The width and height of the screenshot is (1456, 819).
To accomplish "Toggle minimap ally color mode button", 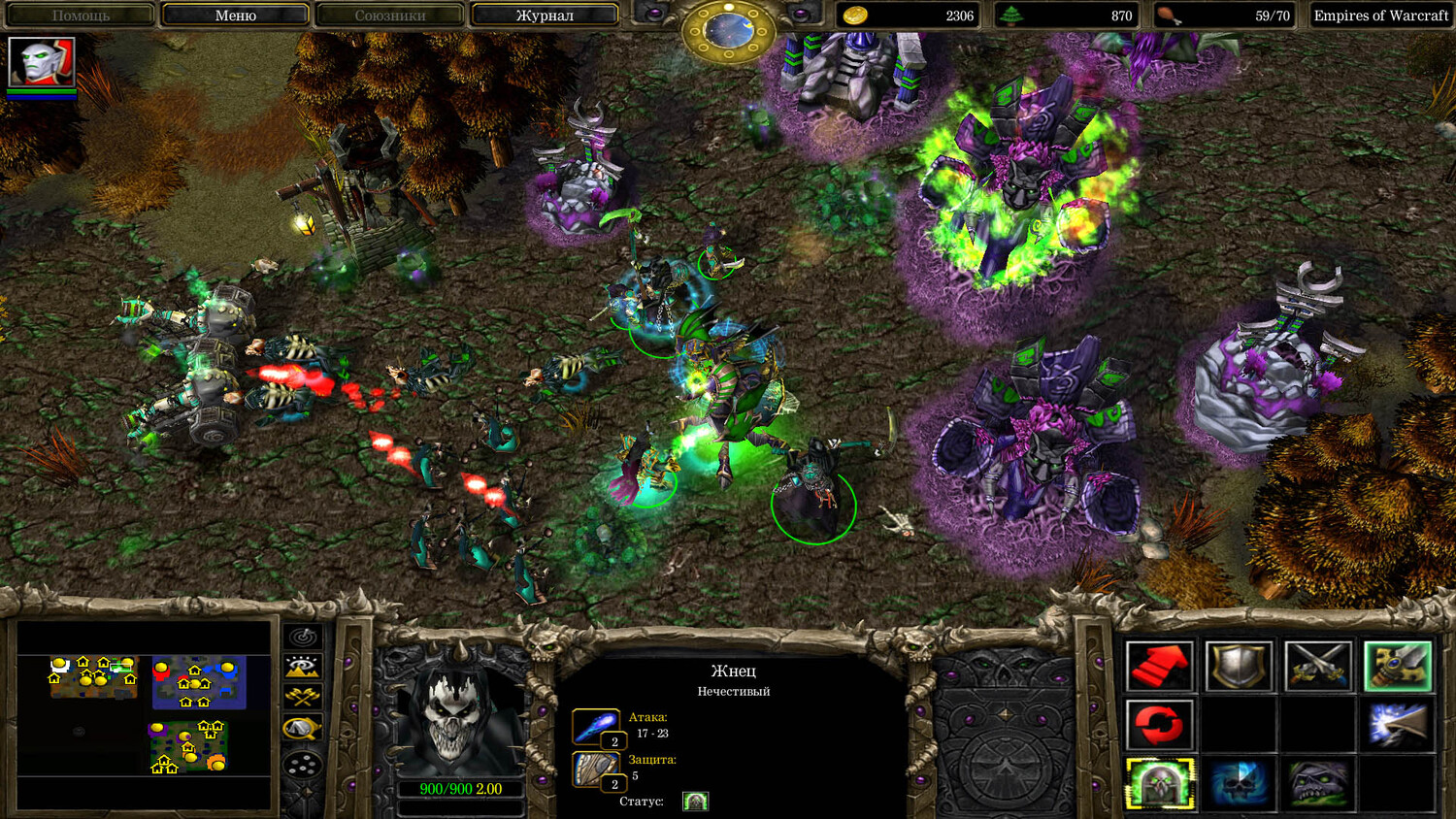I will [x=303, y=697].
